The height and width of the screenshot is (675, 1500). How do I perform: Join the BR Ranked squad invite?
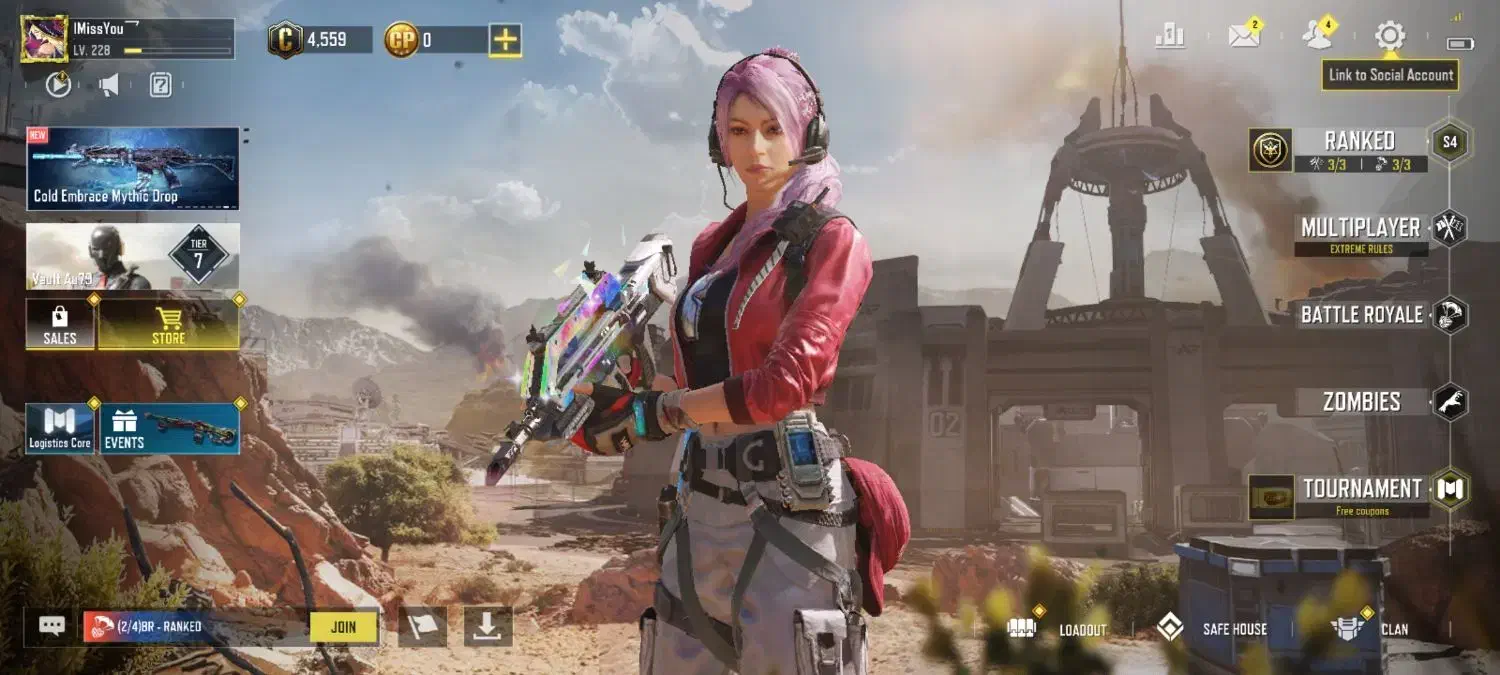point(343,627)
